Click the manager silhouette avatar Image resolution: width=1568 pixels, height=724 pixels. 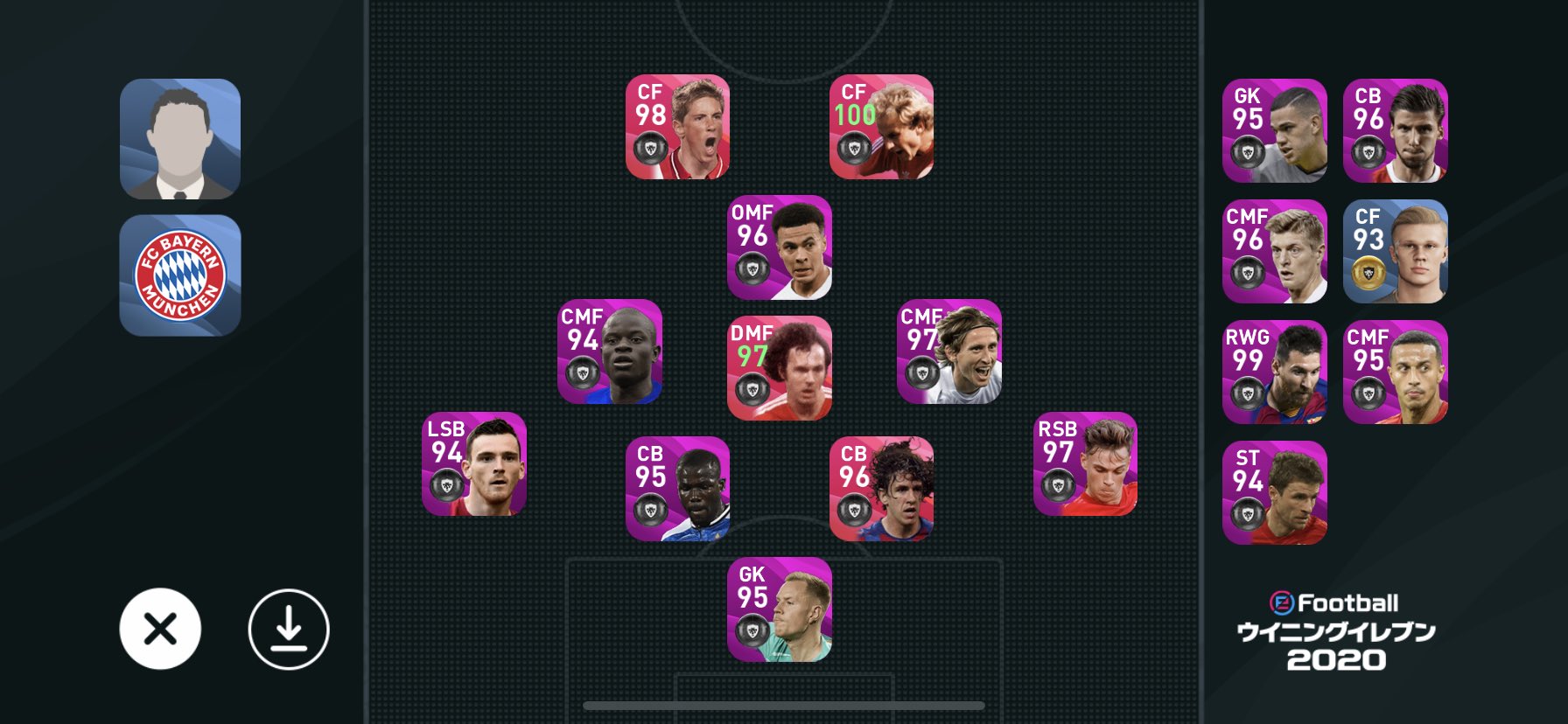click(180, 138)
